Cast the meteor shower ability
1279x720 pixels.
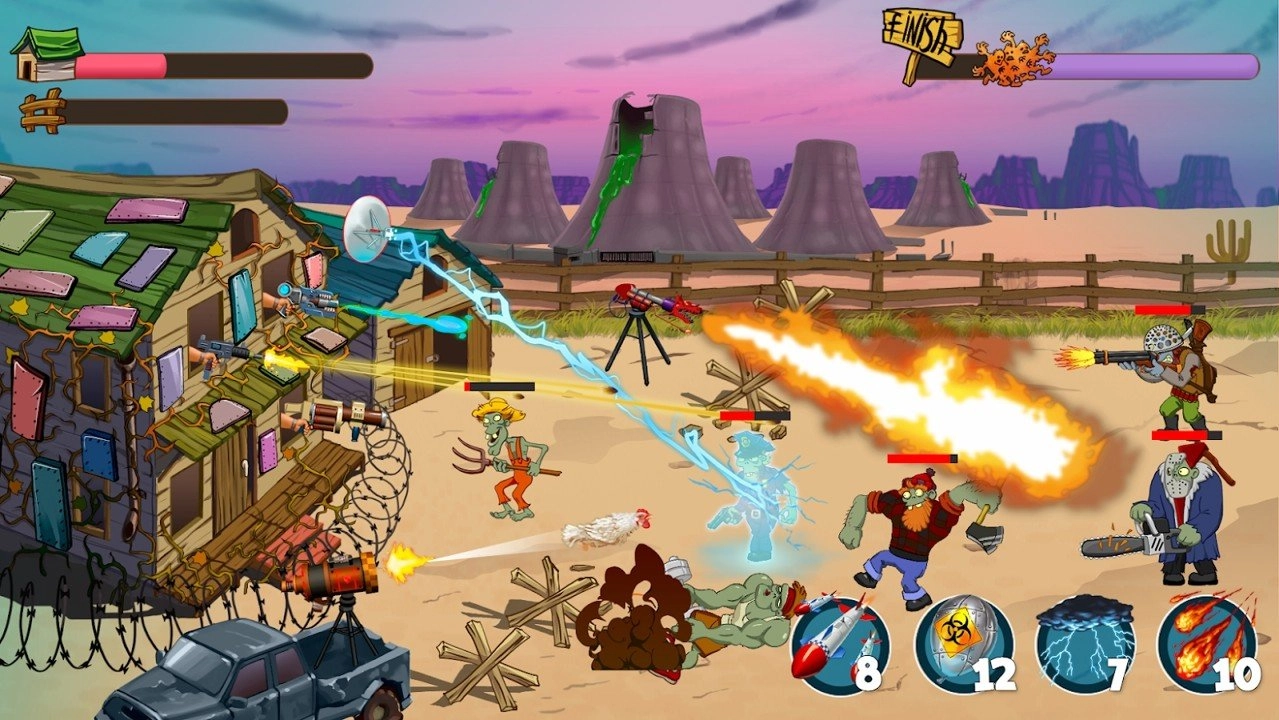pos(1207,645)
